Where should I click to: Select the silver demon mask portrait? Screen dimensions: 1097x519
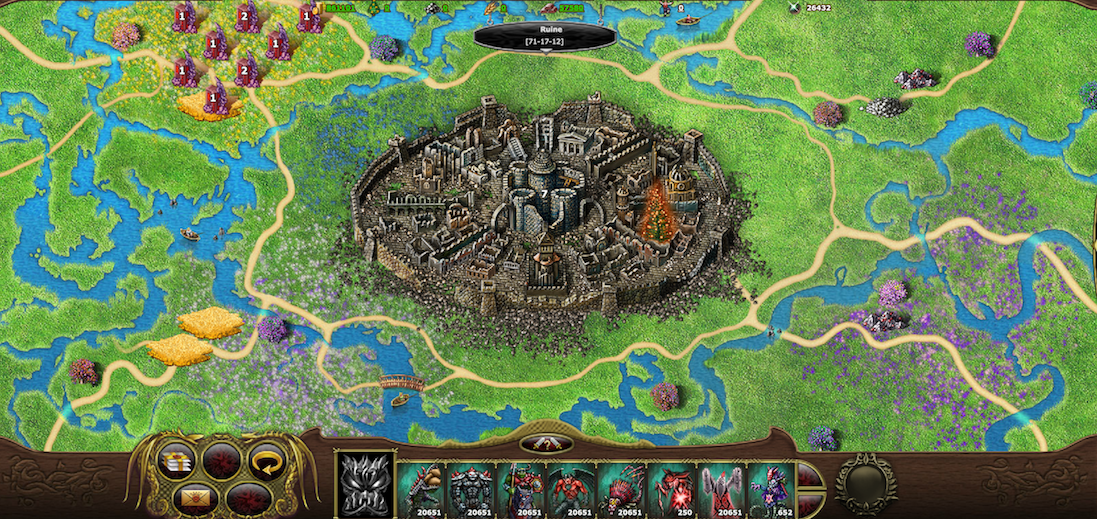(364, 485)
